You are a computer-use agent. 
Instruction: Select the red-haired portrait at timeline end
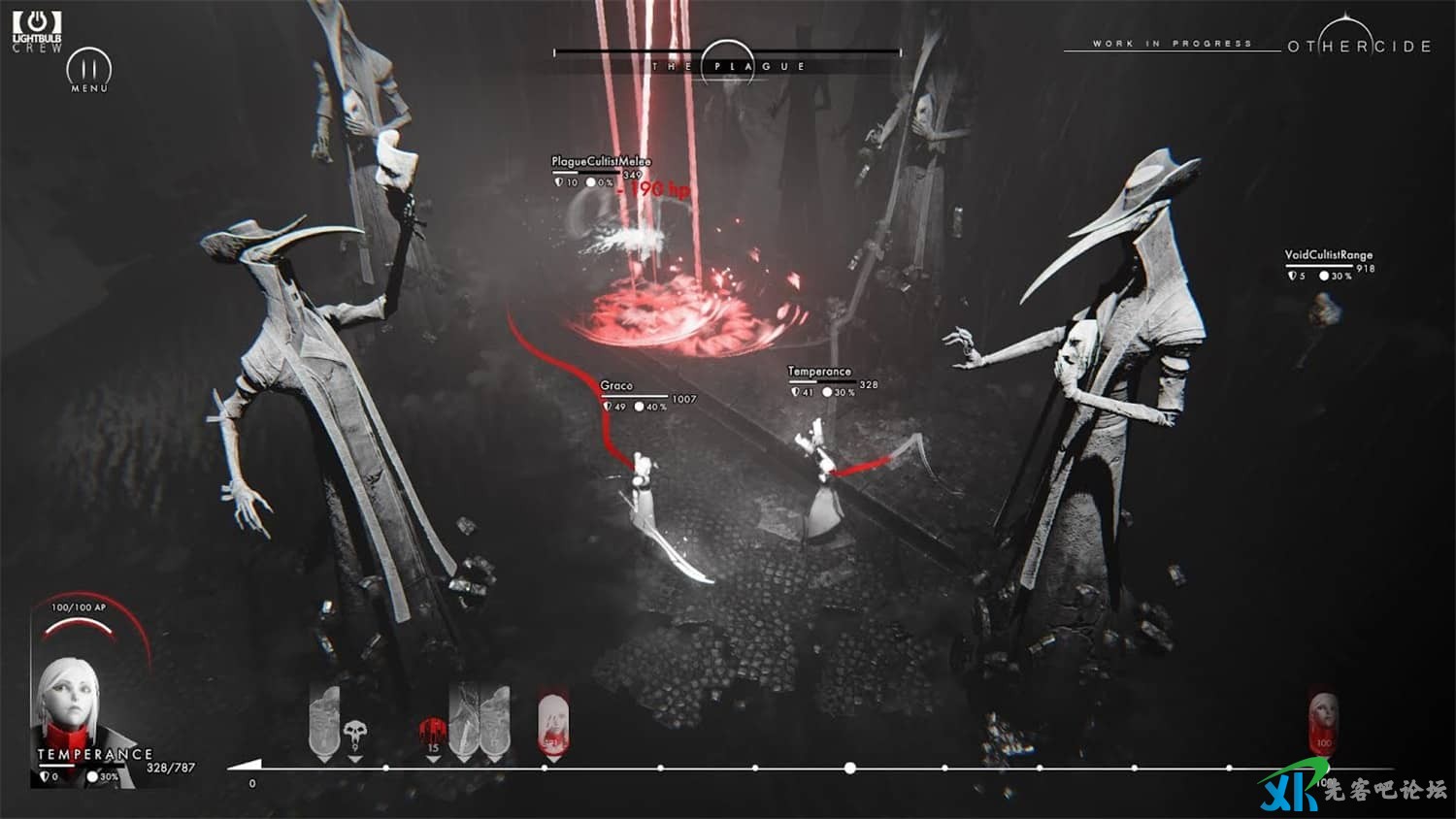click(1322, 723)
